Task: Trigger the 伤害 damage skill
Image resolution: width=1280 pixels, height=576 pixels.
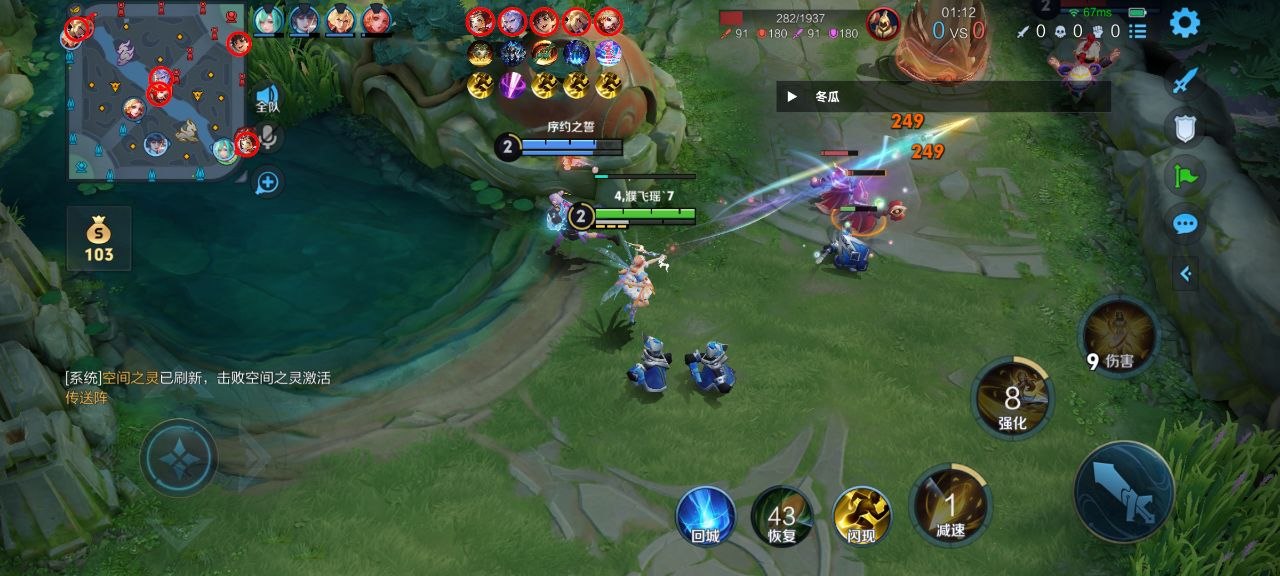Action: (x=1118, y=337)
